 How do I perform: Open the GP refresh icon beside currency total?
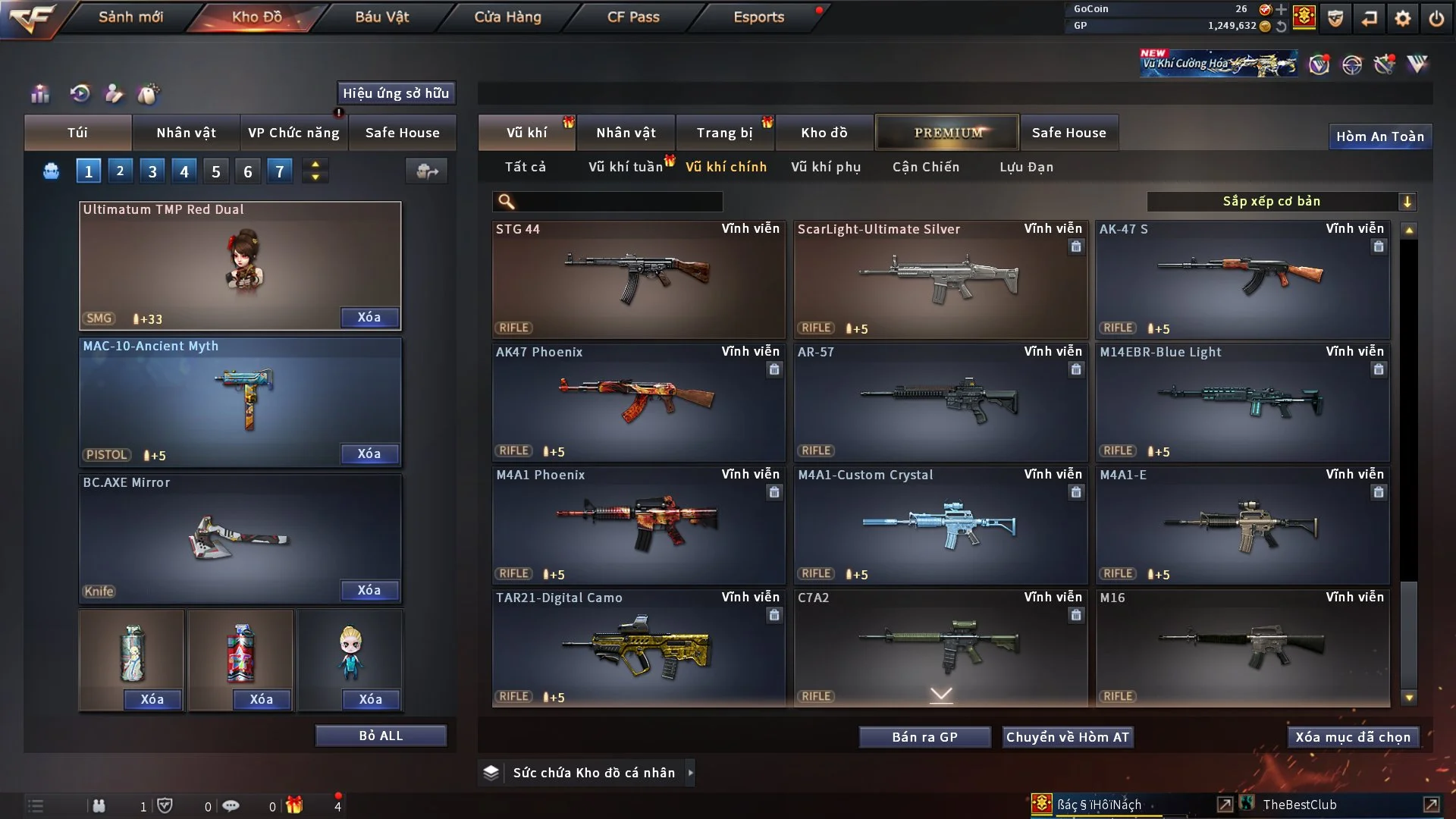click(x=1282, y=25)
